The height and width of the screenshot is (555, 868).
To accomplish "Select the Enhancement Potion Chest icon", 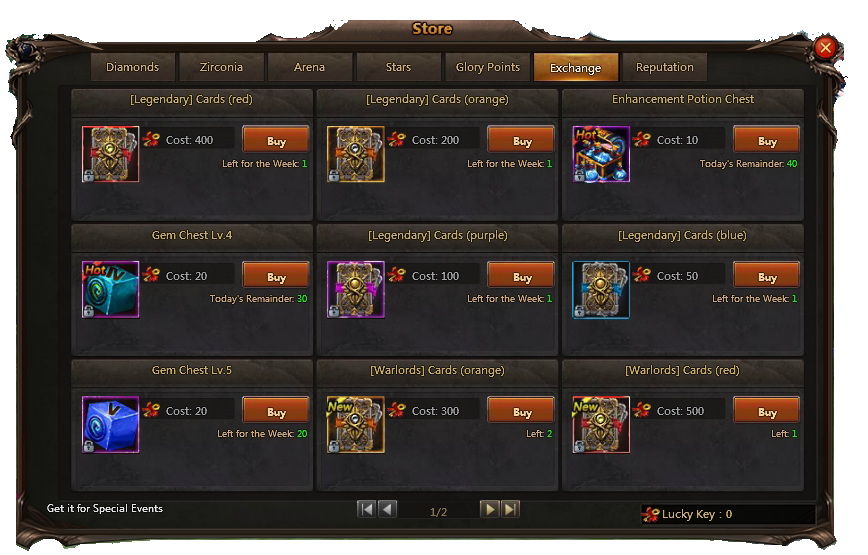I will (601, 154).
